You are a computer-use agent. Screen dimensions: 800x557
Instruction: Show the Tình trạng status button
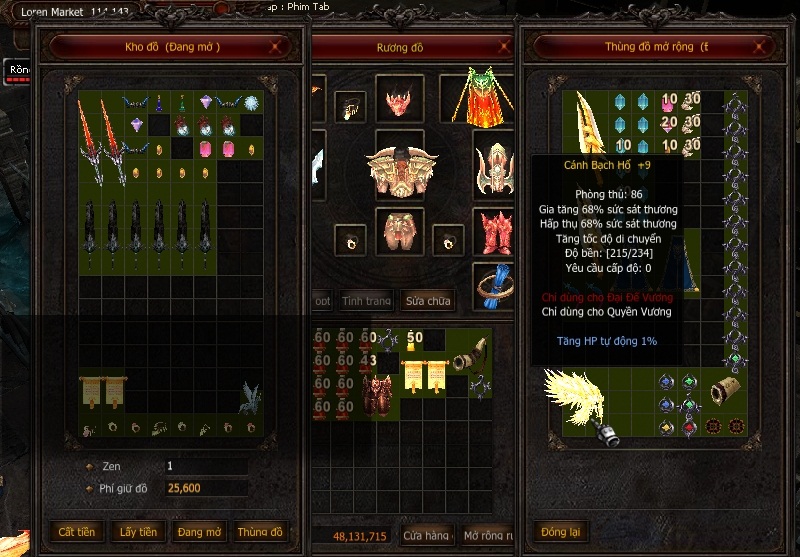click(x=367, y=300)
